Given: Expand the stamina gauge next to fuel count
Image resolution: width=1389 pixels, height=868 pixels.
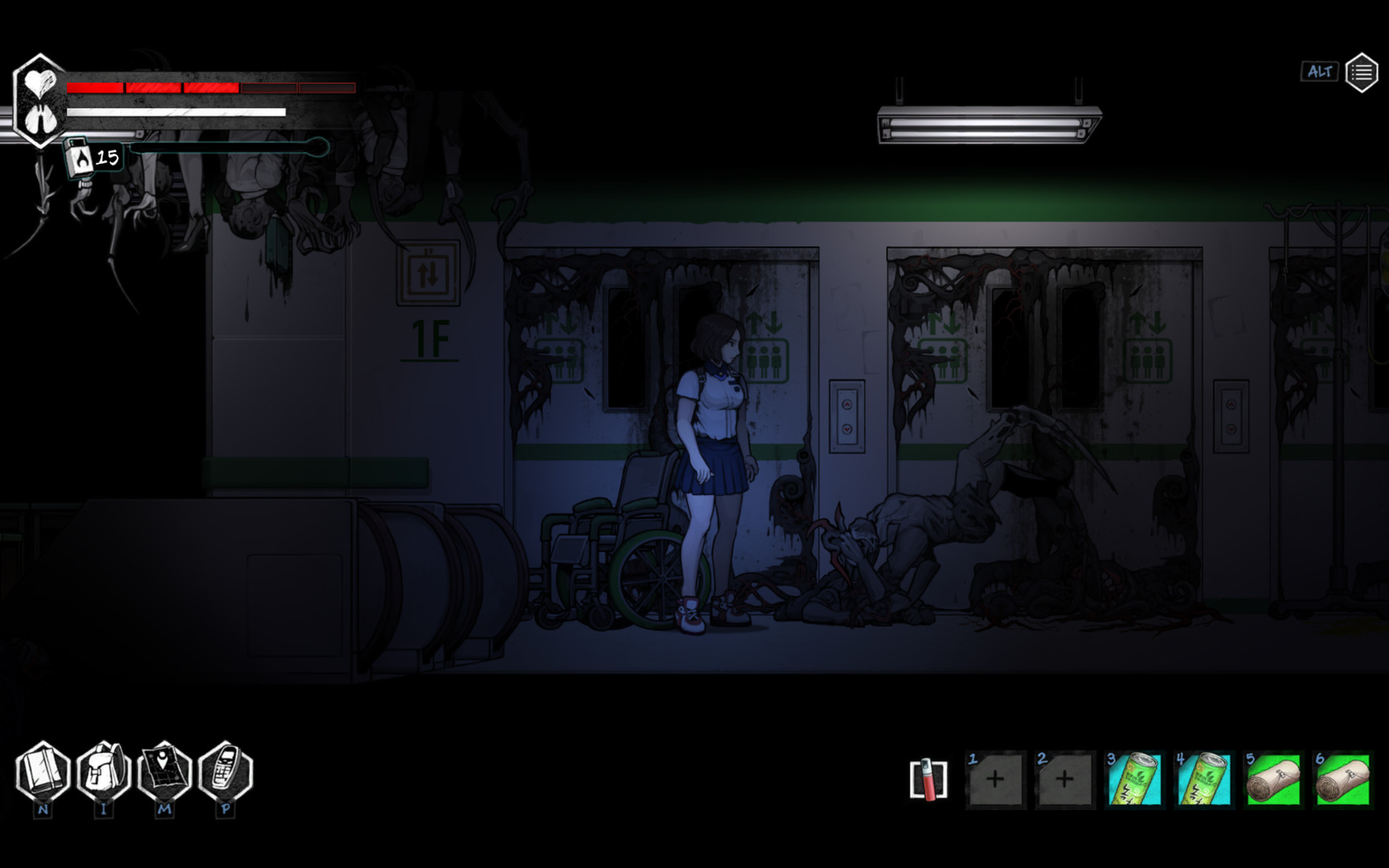Looking at the screenshot, I should tap(229, 149).
